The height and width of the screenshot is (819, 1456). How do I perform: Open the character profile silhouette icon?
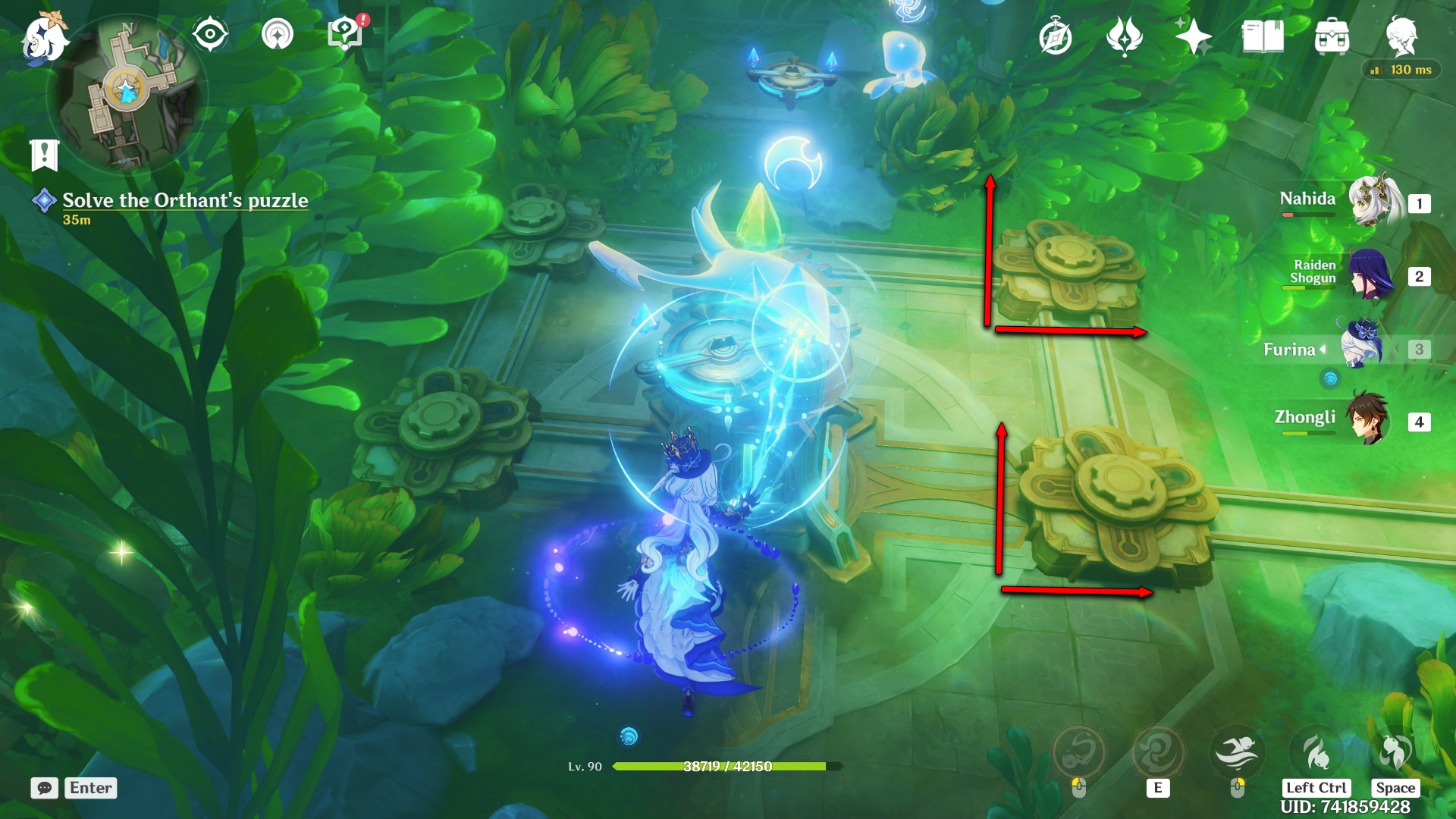[x=1401, y=36]
